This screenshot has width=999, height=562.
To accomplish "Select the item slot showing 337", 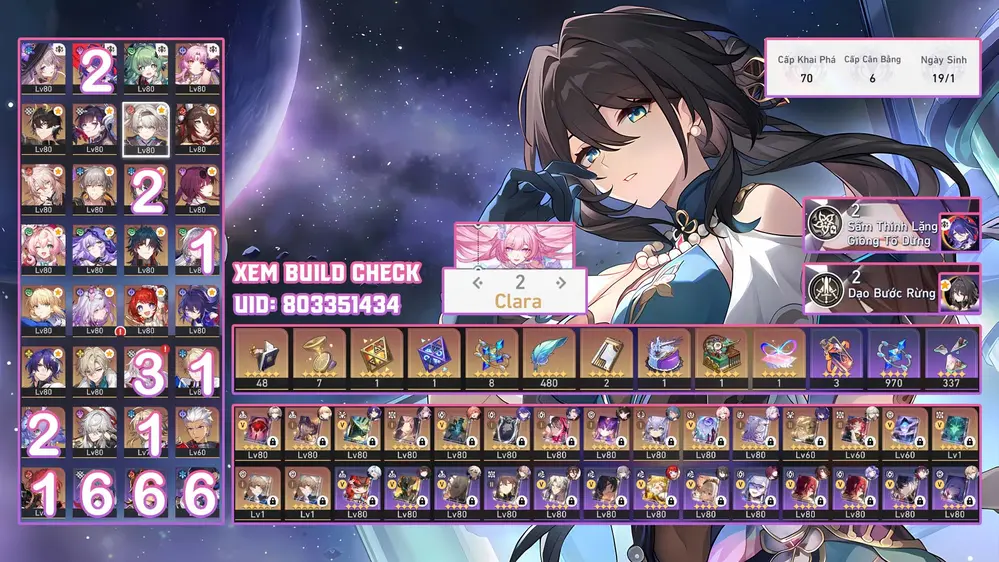I will coord(951,358).
